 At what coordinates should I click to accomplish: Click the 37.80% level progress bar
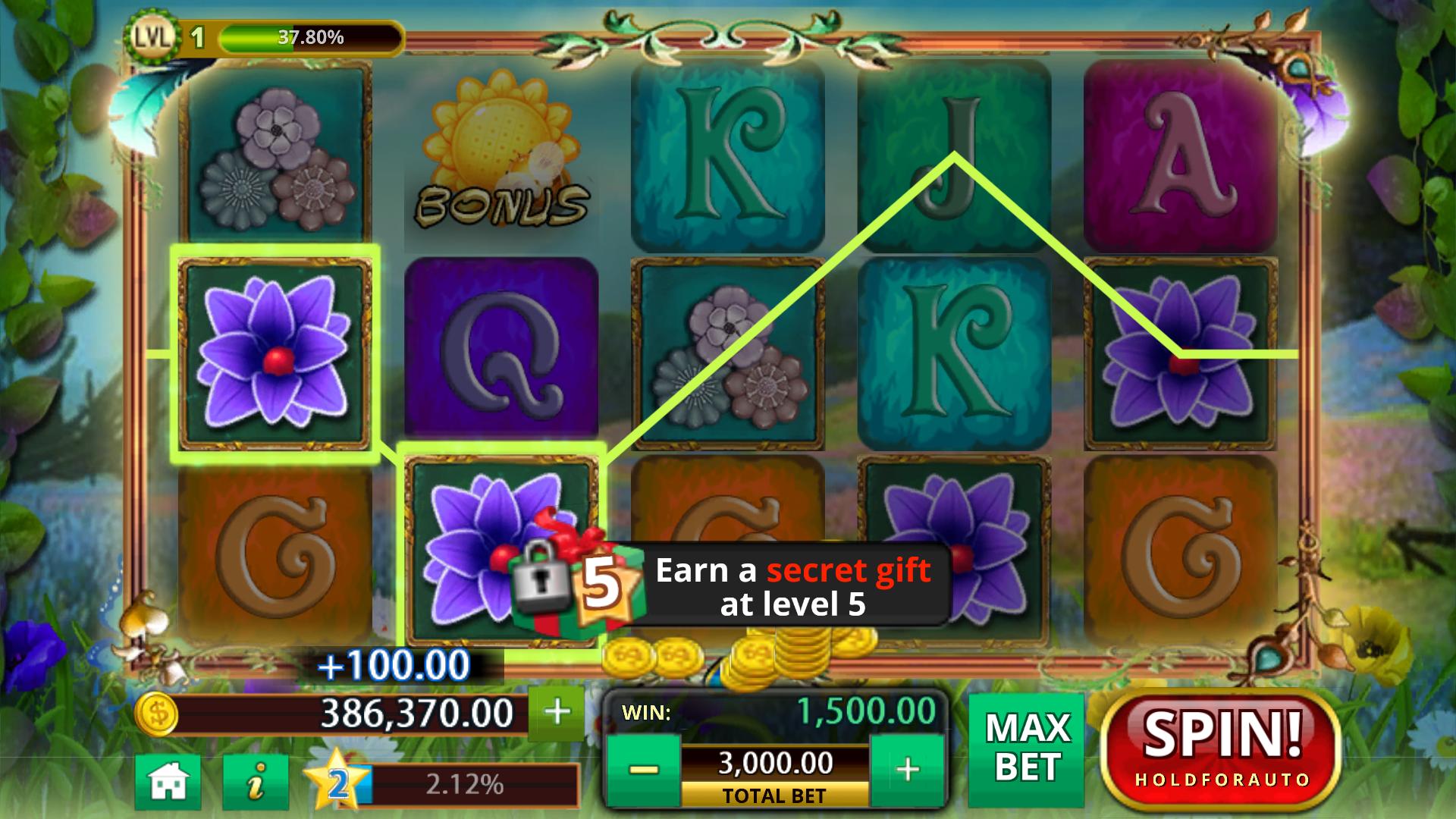311,34
